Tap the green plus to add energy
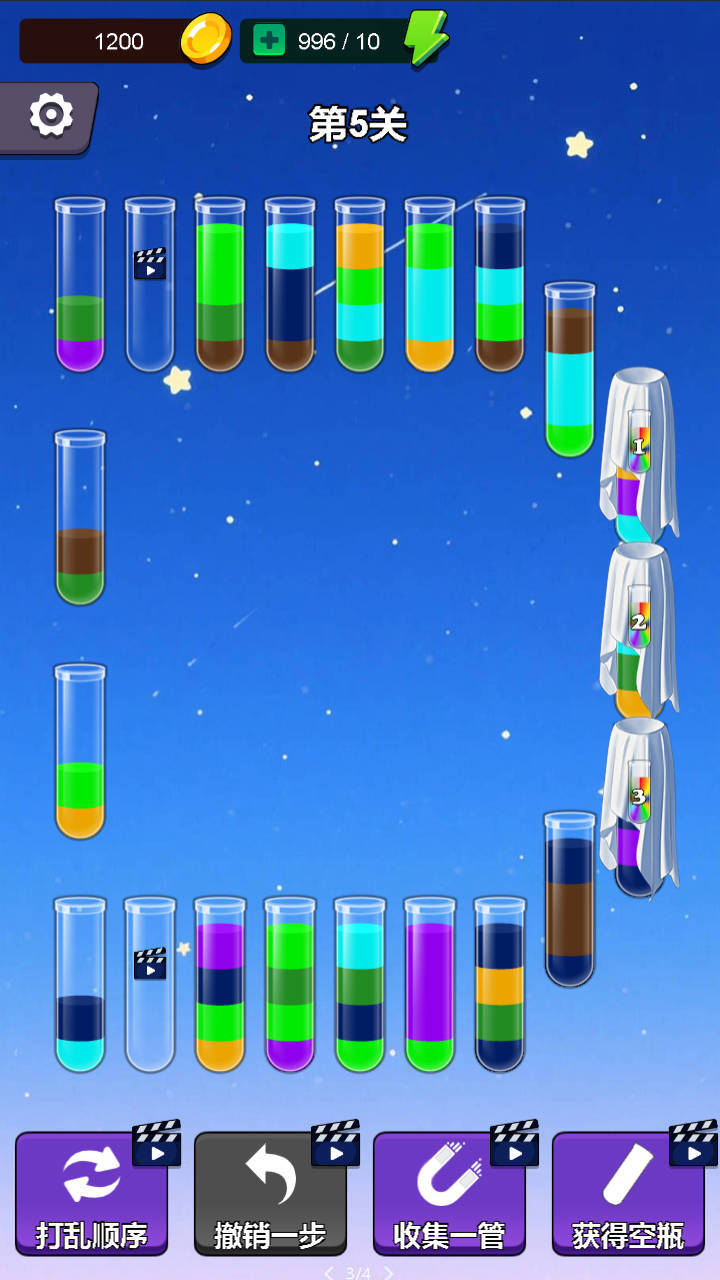 coord(269,41)
